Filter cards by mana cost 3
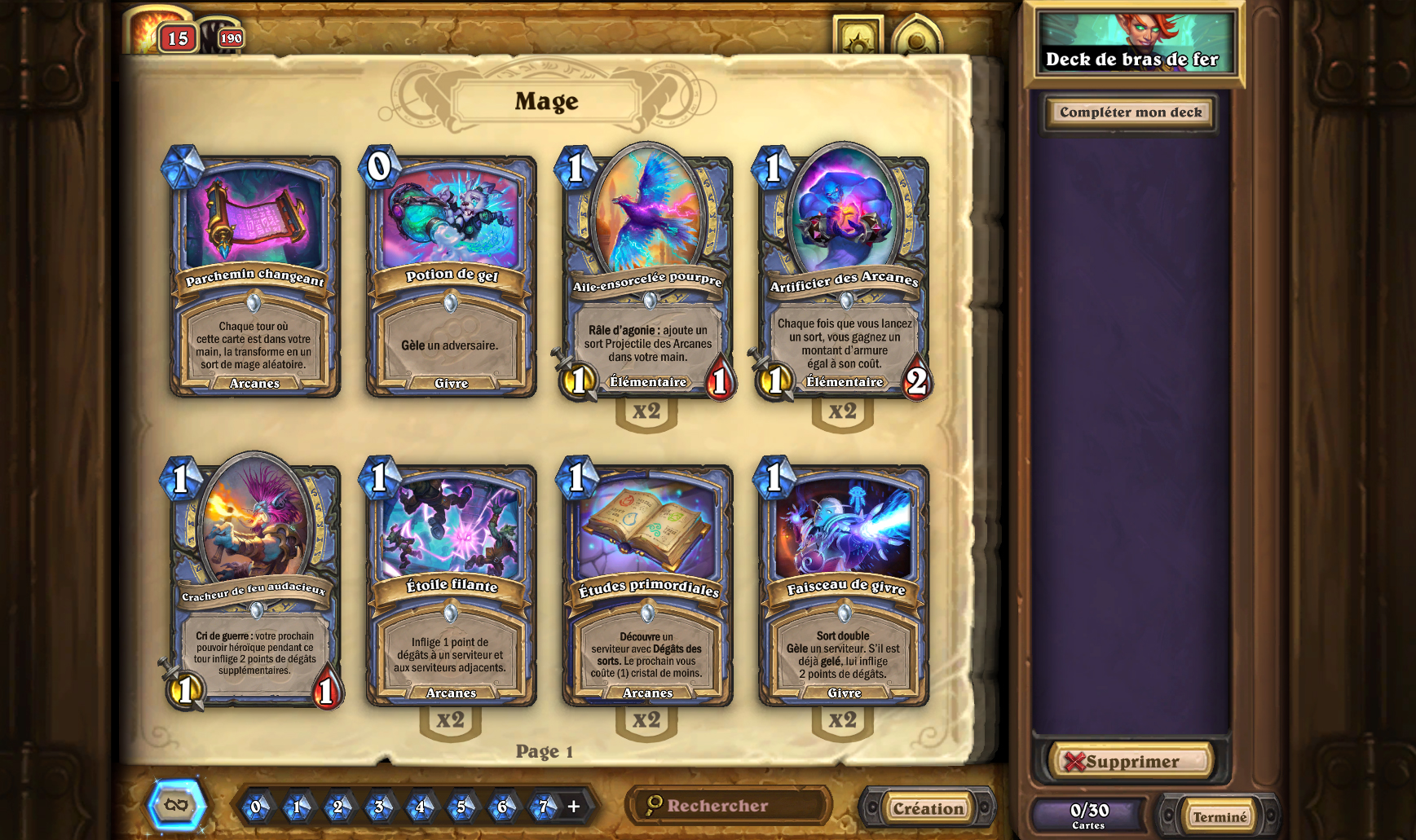The image size is (1416, 840). click(x=379, y=807)
